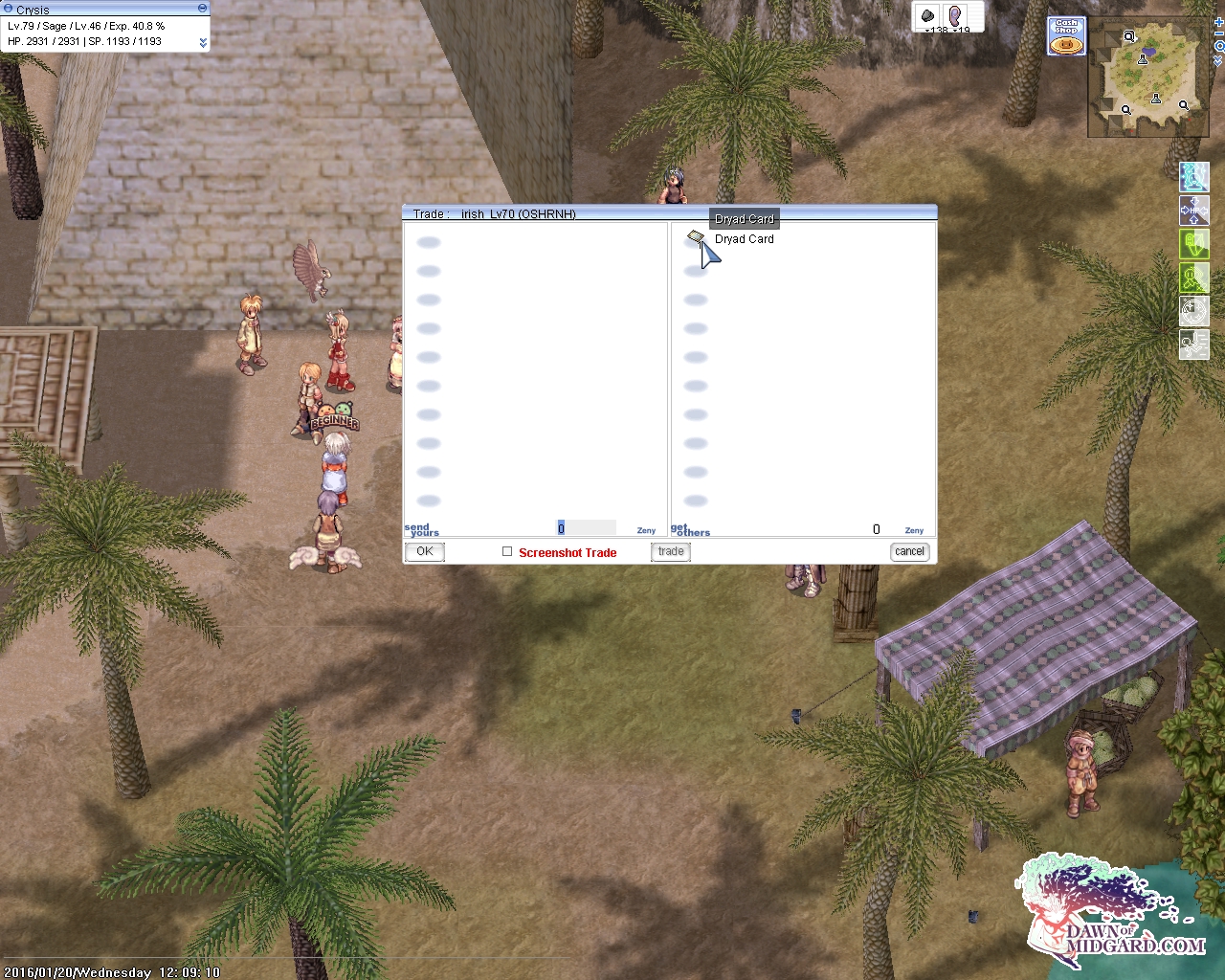Viewport: 1225px width, 980px height.
Task: Click the minus icon to zoom out minimap
Action: (x=1218, y=33)
